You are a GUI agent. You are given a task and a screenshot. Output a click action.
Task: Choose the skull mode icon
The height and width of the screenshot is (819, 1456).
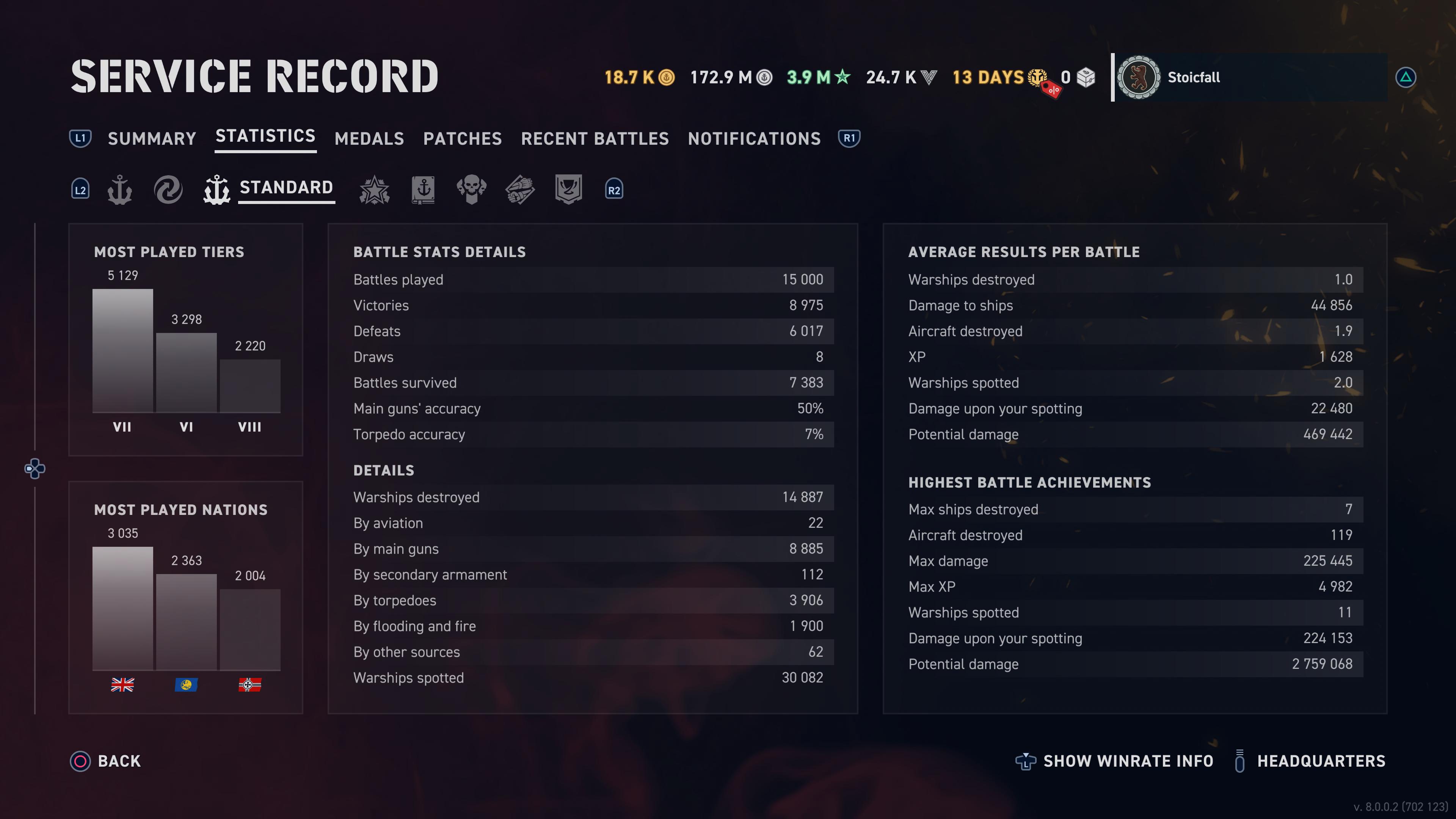pos(471,189)
